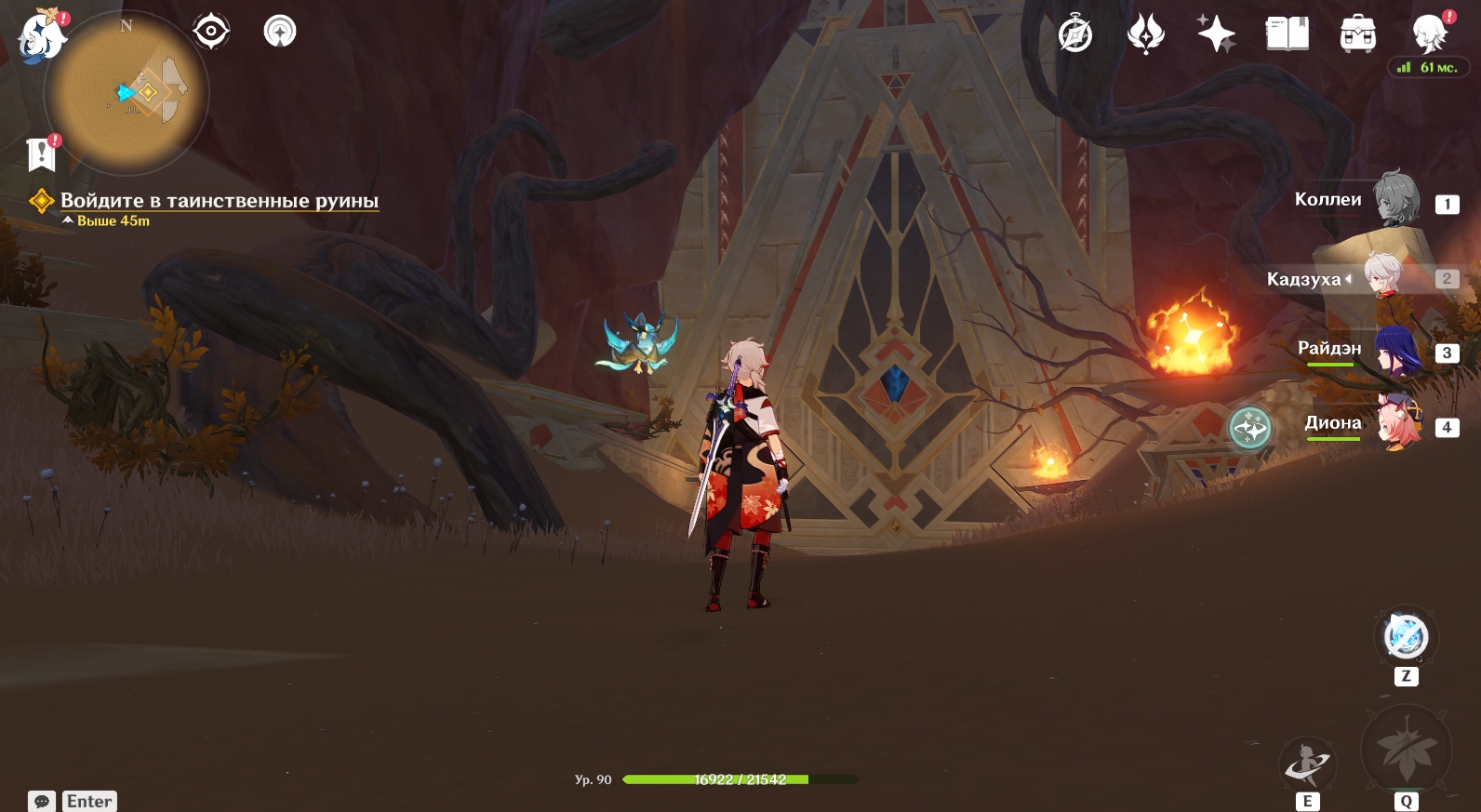Activate the maple leaf elemental burst
This screenshot has width=1481, height=812.
(1406, 750)
